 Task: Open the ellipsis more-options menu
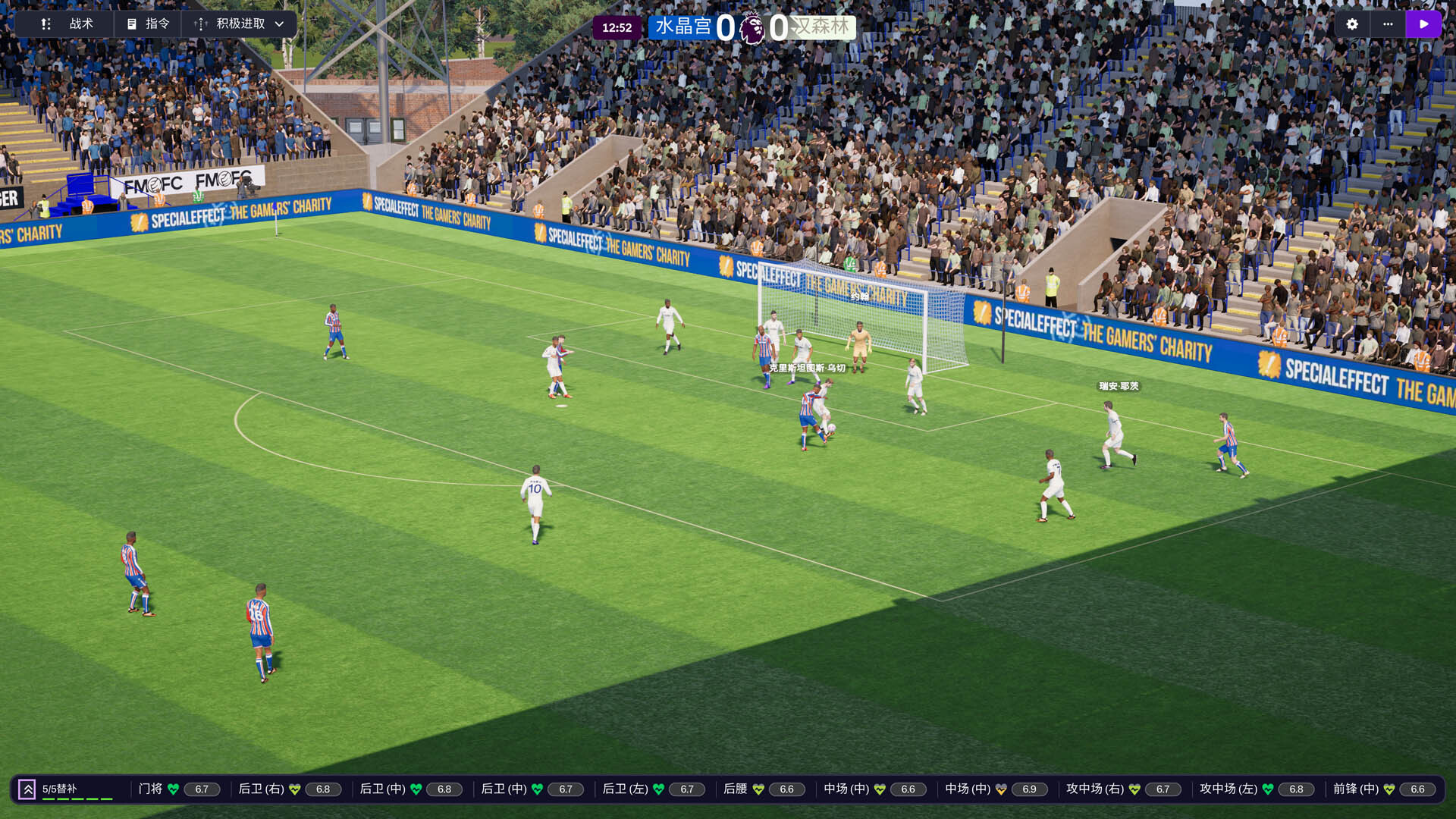1389,24
